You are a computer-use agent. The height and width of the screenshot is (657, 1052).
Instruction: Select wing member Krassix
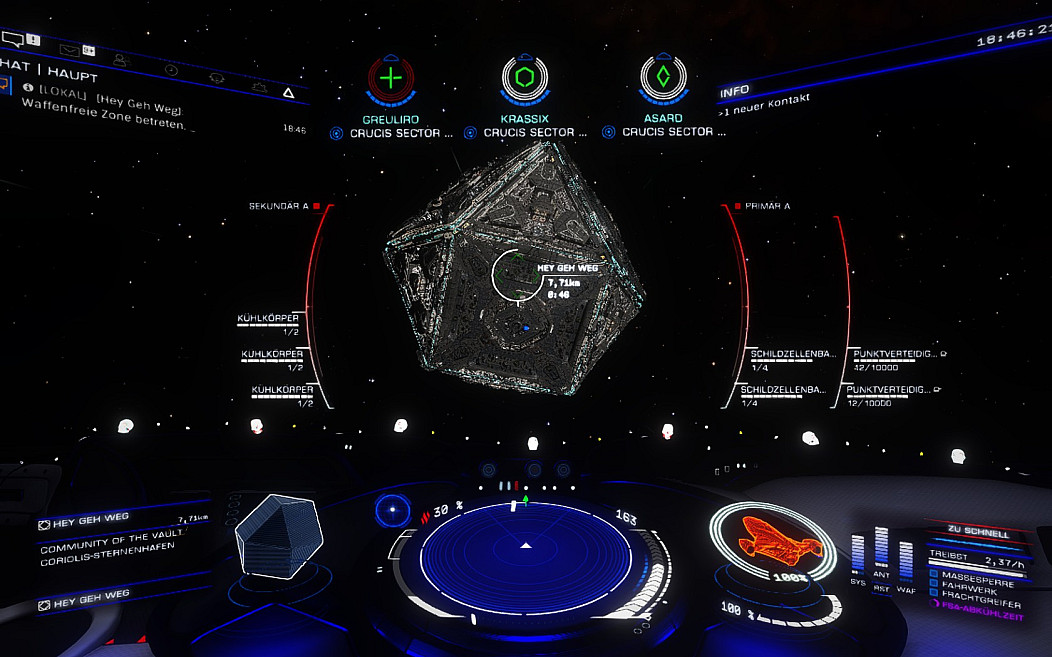(526, 77)
